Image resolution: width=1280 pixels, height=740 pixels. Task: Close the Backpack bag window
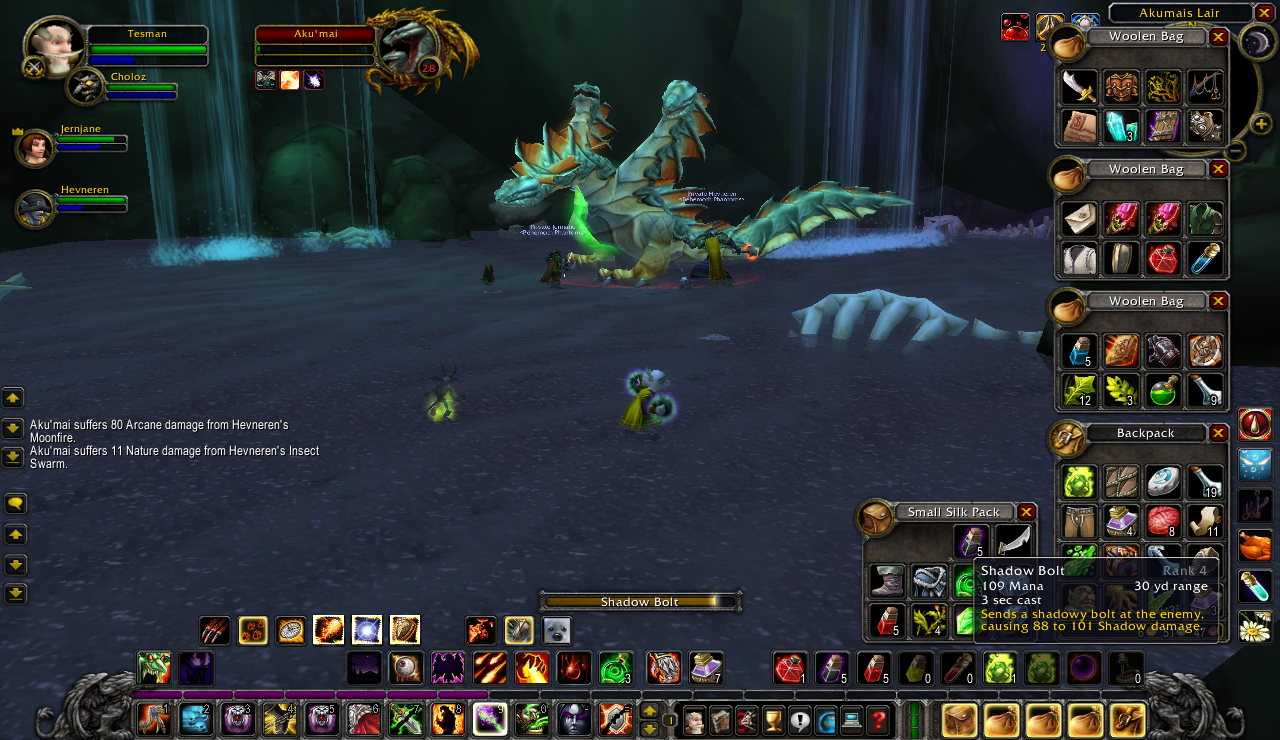point(1218,433)
